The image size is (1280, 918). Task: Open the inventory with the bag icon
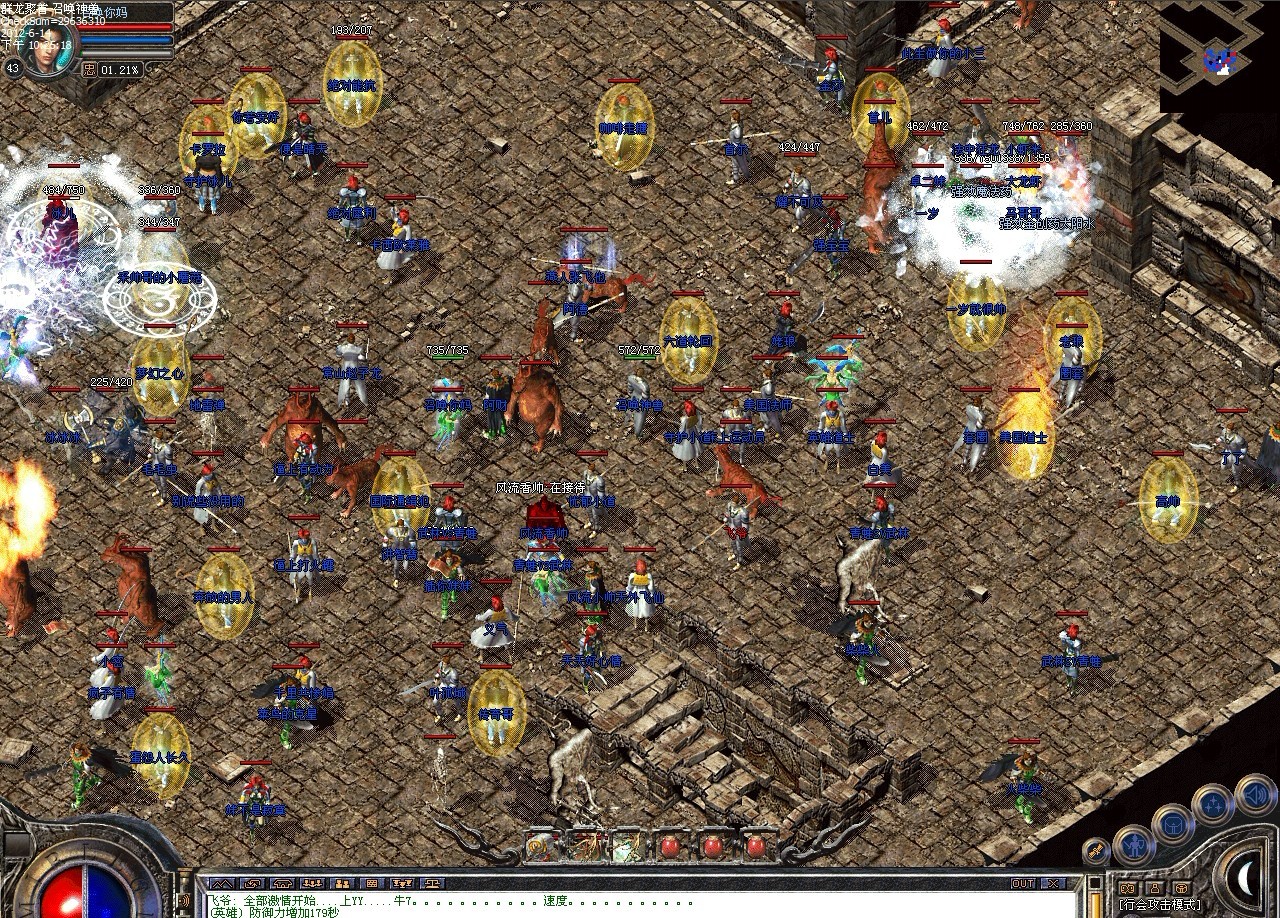coord(1174,825)
